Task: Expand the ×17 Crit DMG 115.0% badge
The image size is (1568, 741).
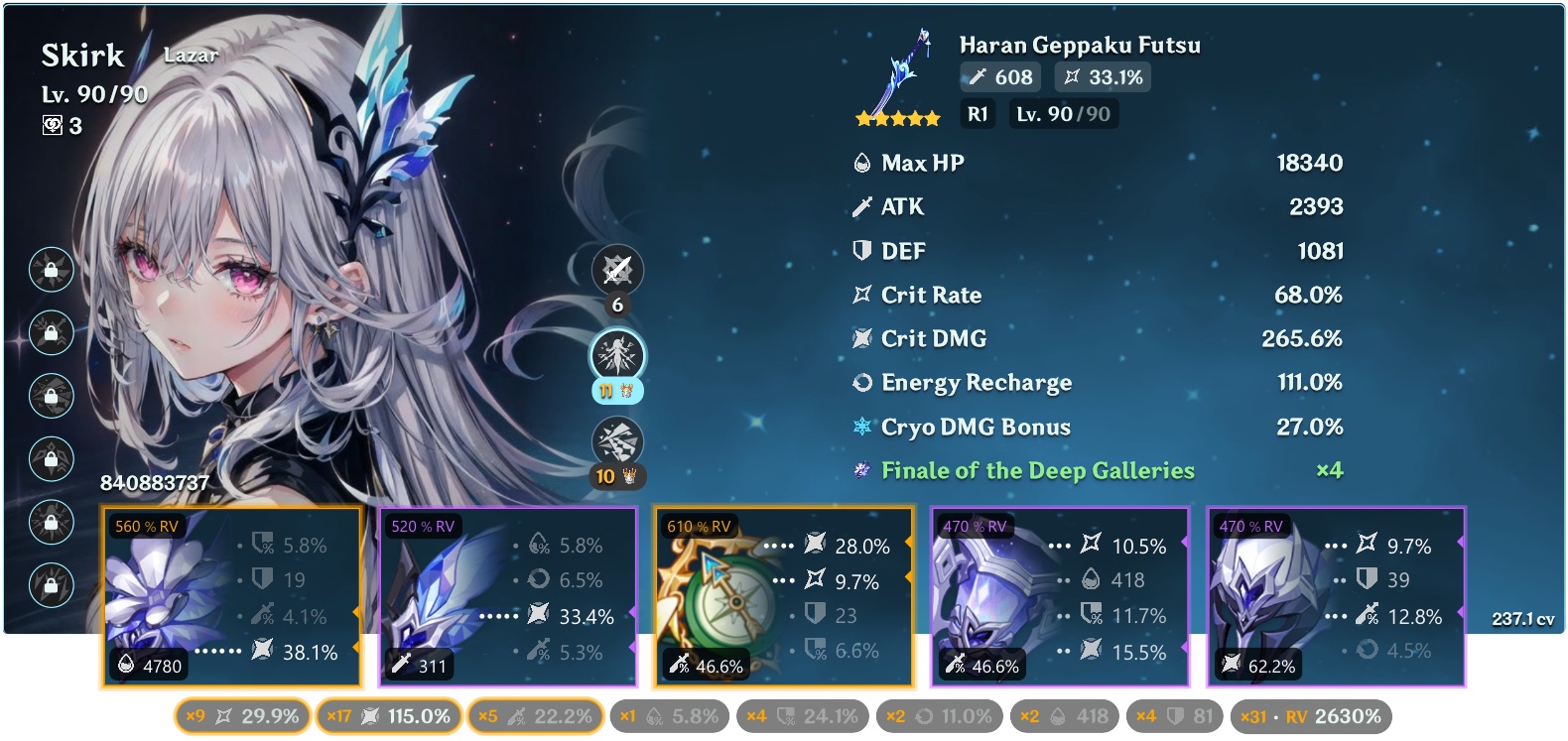Action: click(x=388, y=715)
